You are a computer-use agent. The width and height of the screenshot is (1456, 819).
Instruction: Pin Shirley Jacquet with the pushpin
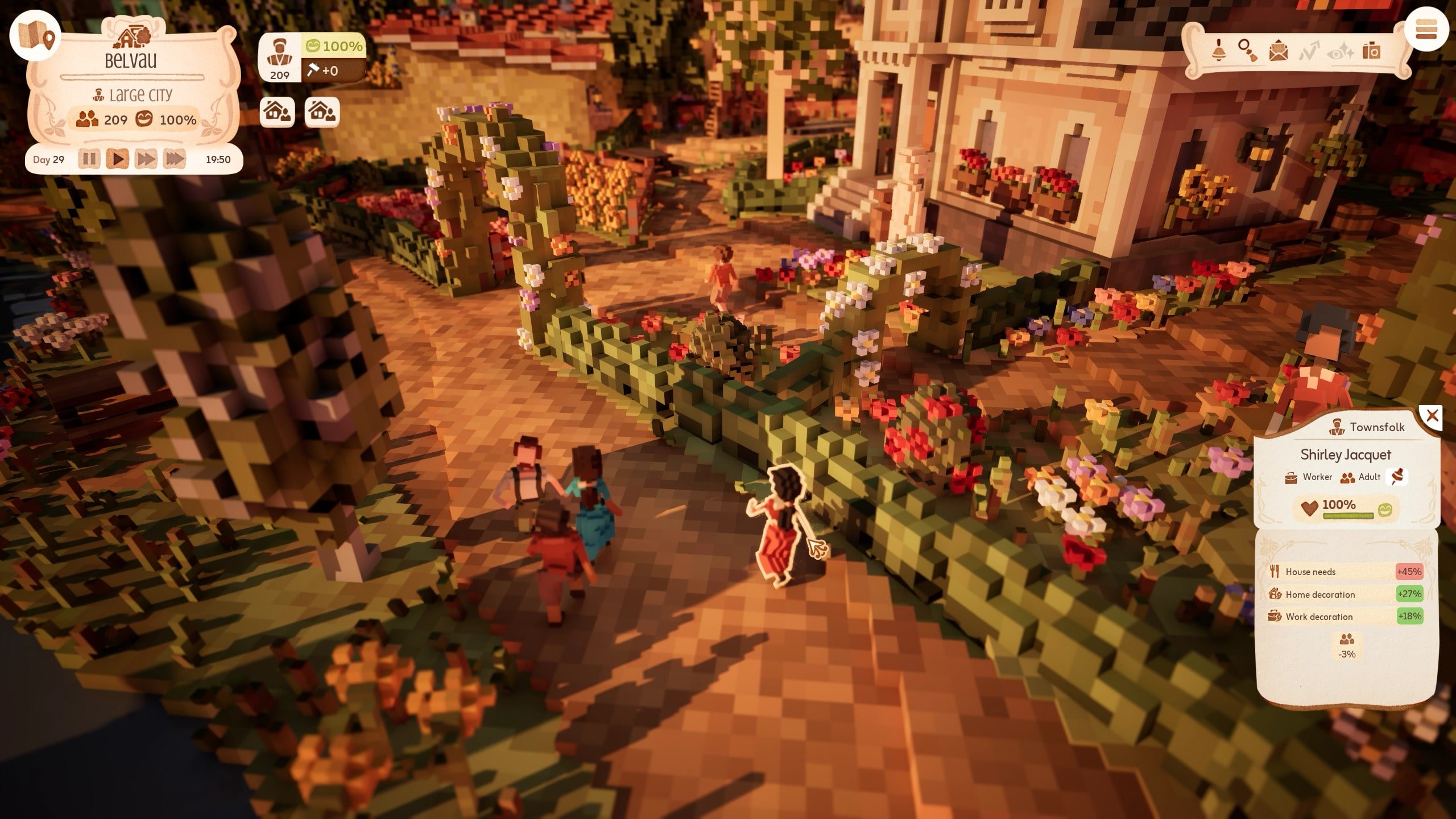pyautogui.click(x=1397, y=477)
